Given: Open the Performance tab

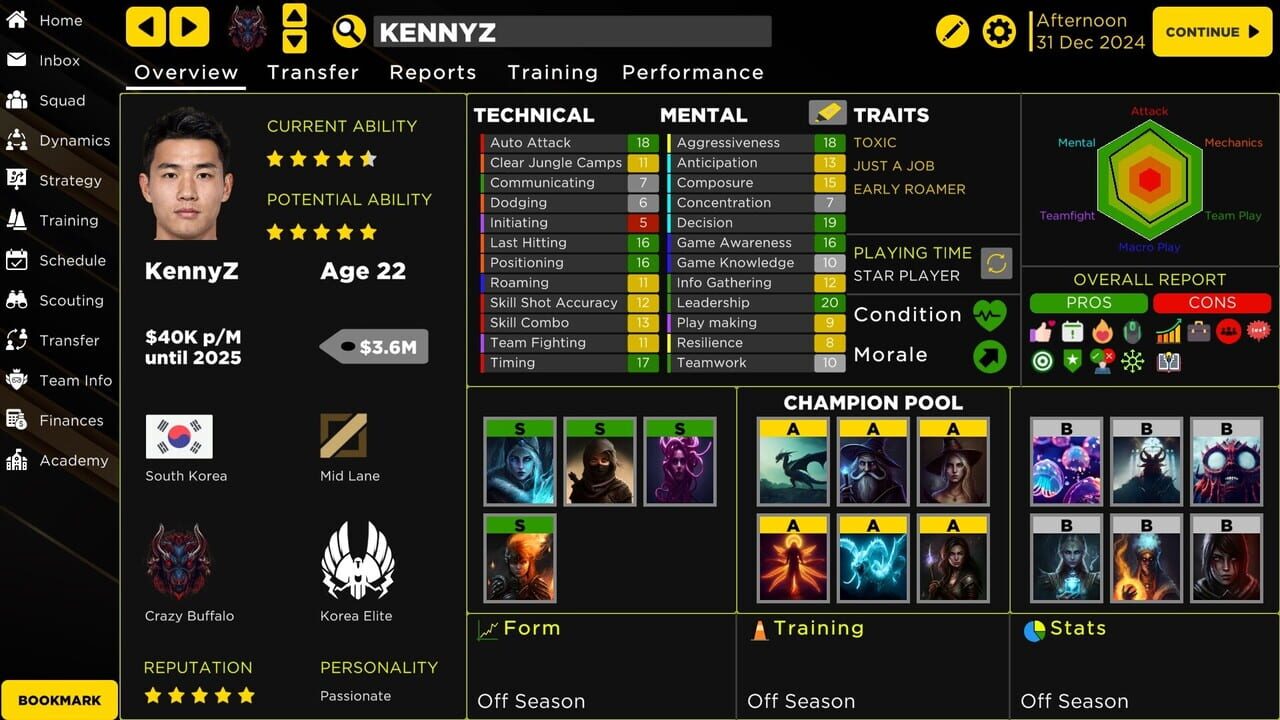Looking at the screenshot, I should (x=693, y=72).
